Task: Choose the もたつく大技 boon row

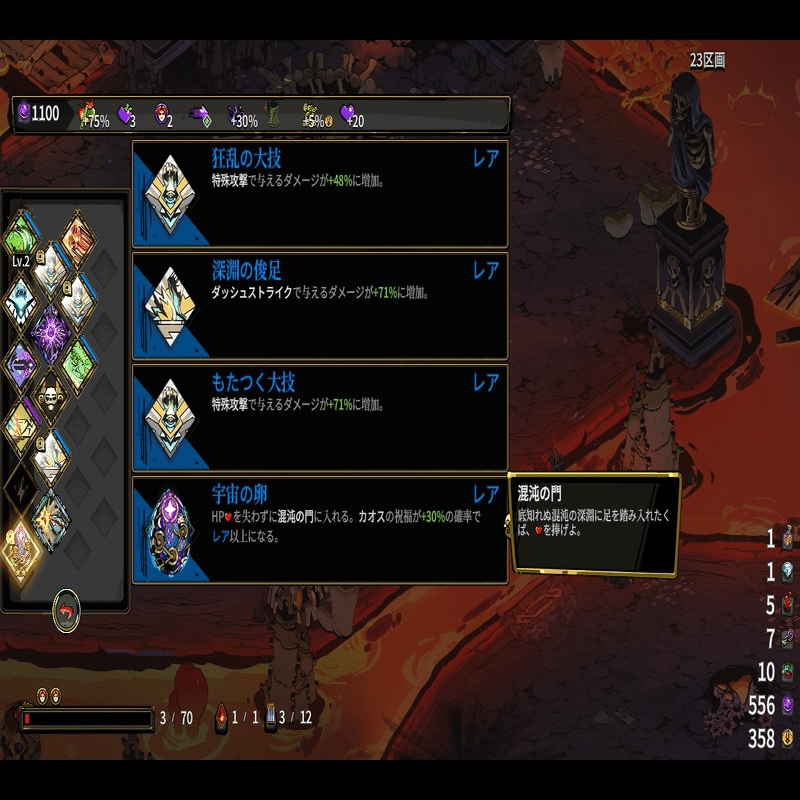Action: (320, 418)
